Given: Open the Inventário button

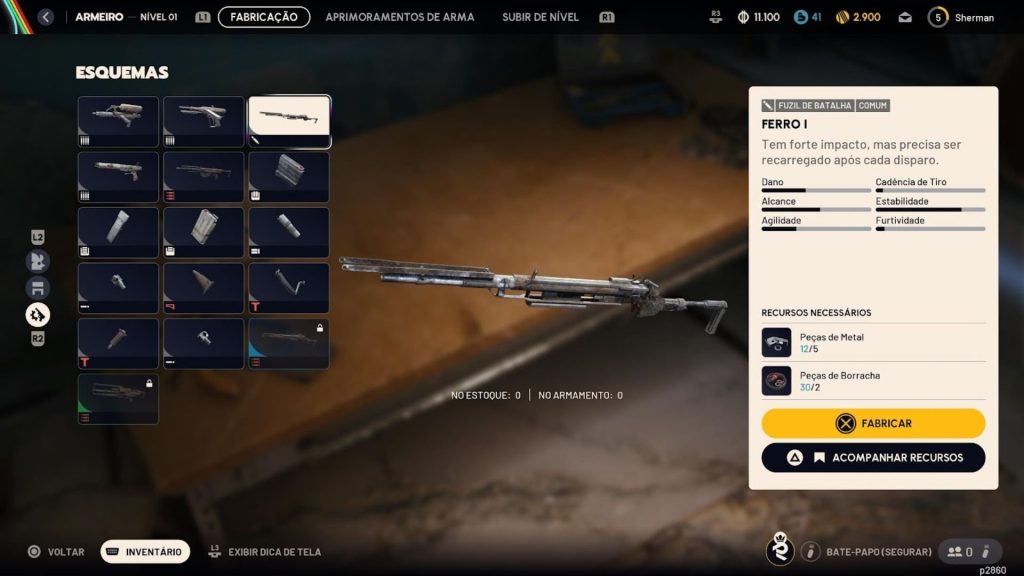Looking at the screenshot, I should [x=145, y=551].
